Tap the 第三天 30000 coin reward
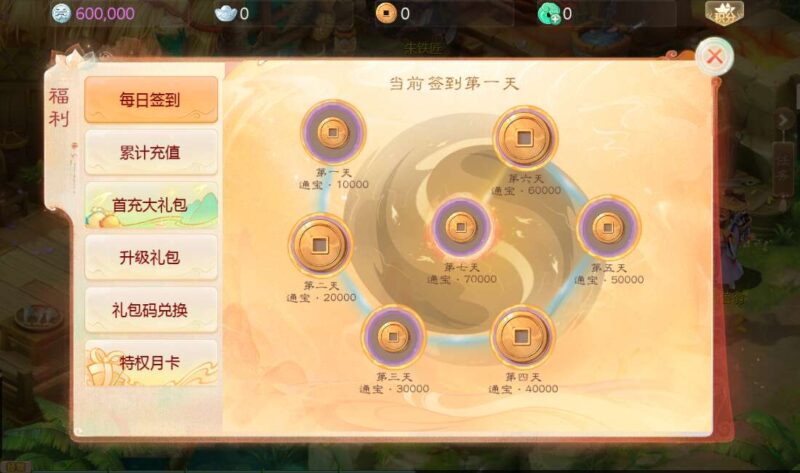This screenshot has width=800, height=473. [x=393, y=337]
